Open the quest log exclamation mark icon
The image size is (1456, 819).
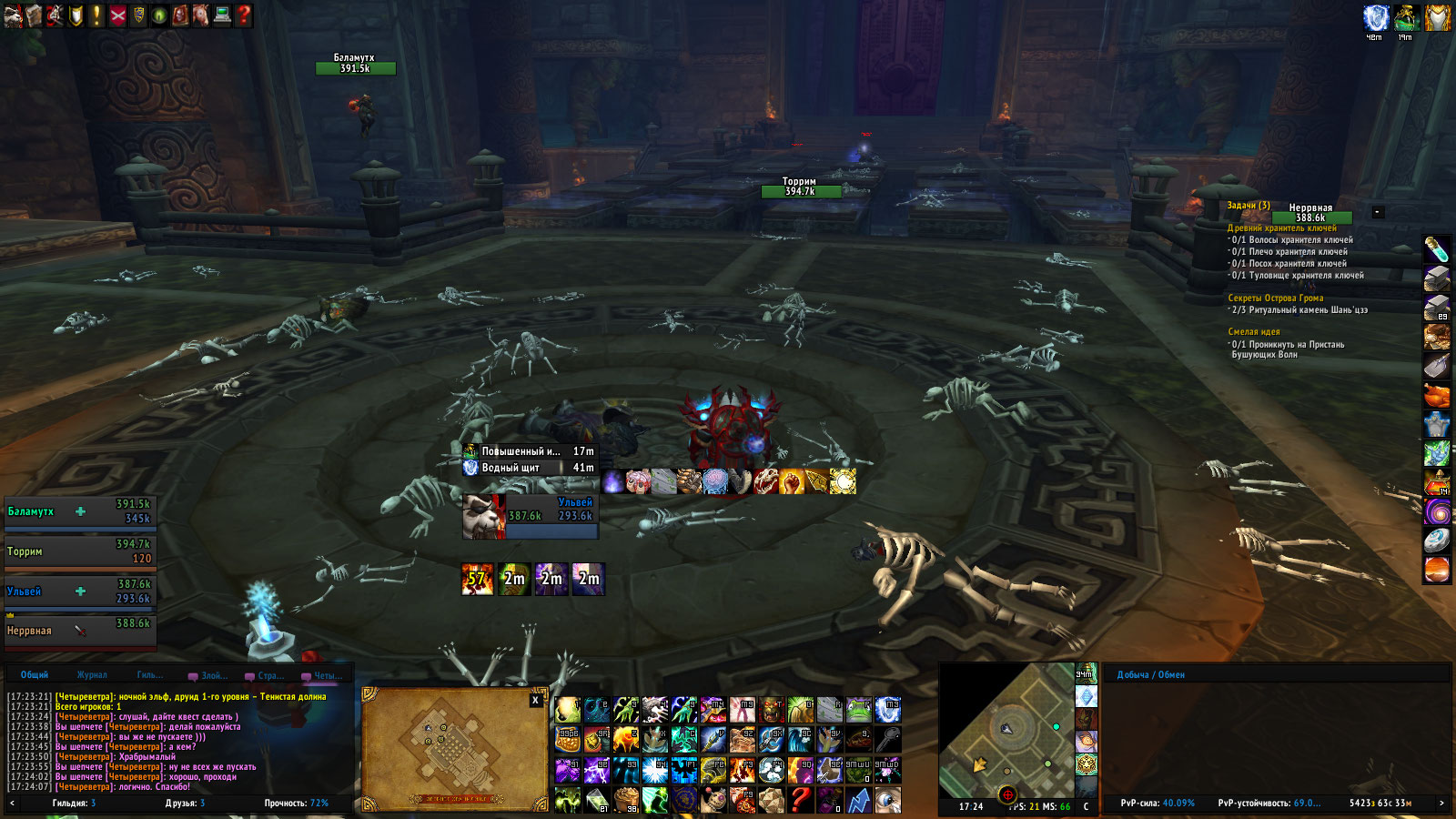(x=96, y=15)
